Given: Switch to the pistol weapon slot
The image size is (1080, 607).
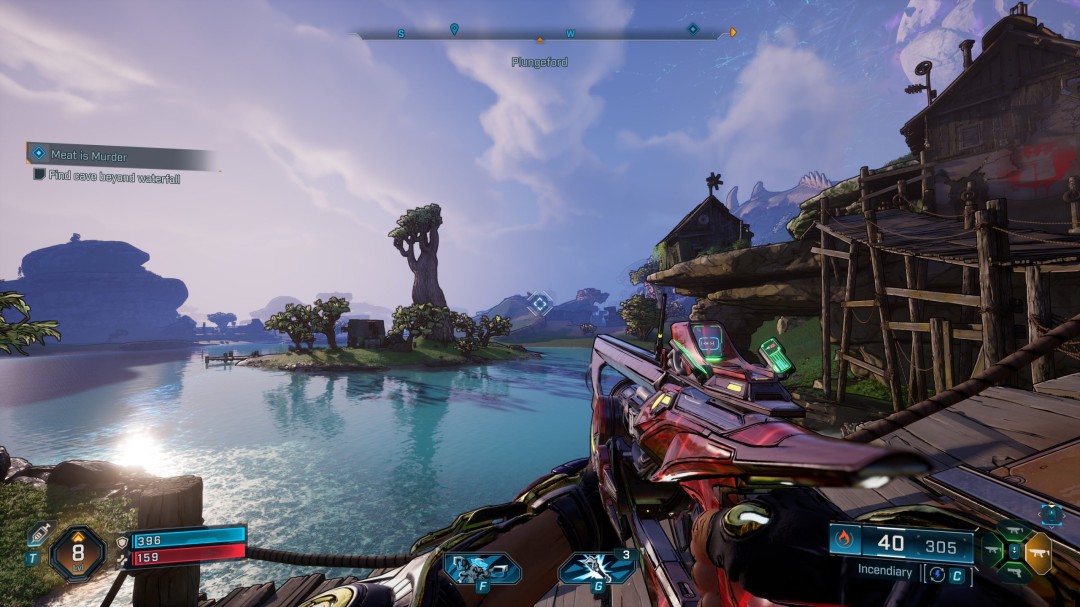Looking at the screenshot, I should [1015, 573].
